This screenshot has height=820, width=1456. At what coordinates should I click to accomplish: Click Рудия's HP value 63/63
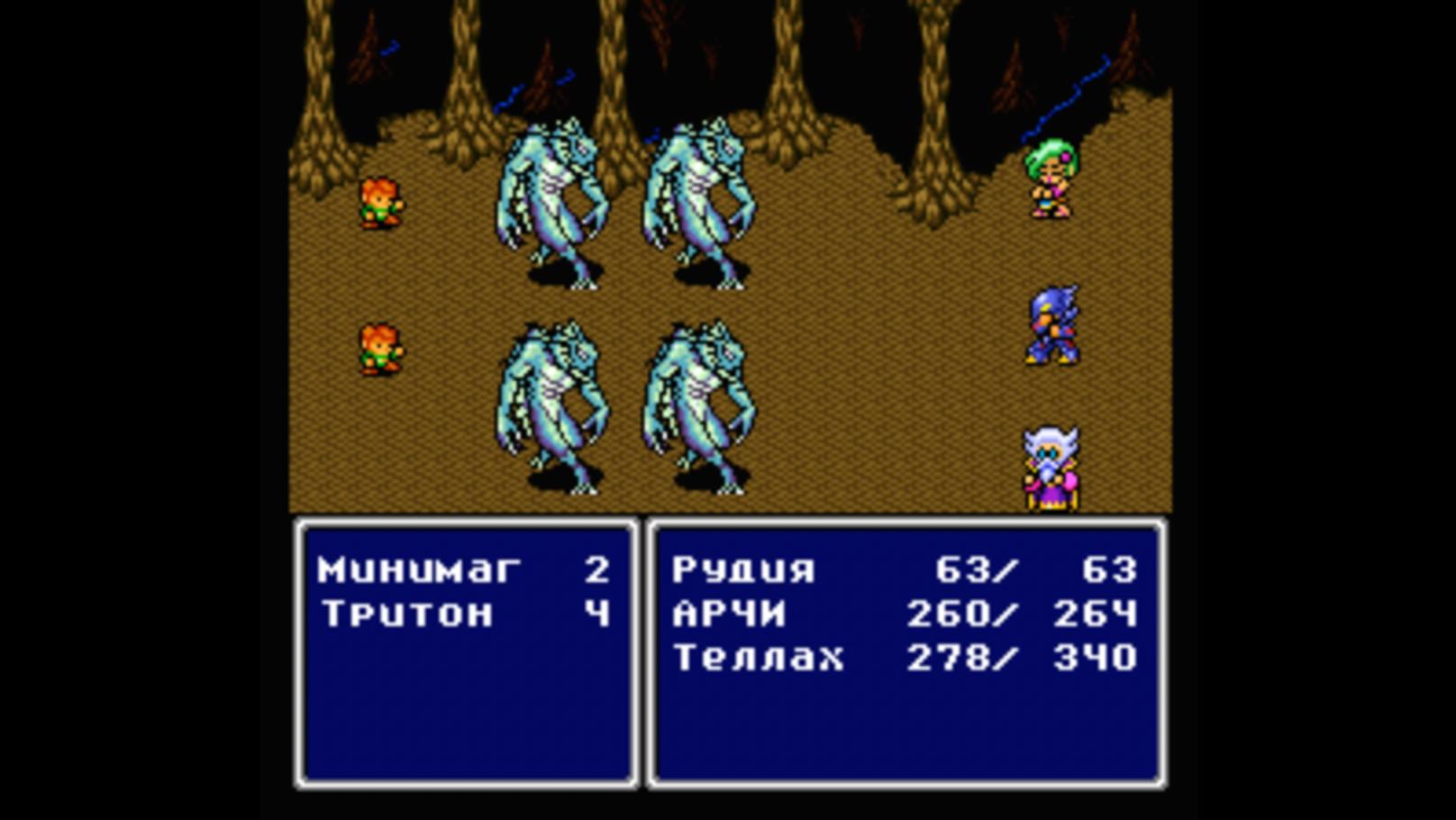click(1036, 569)
